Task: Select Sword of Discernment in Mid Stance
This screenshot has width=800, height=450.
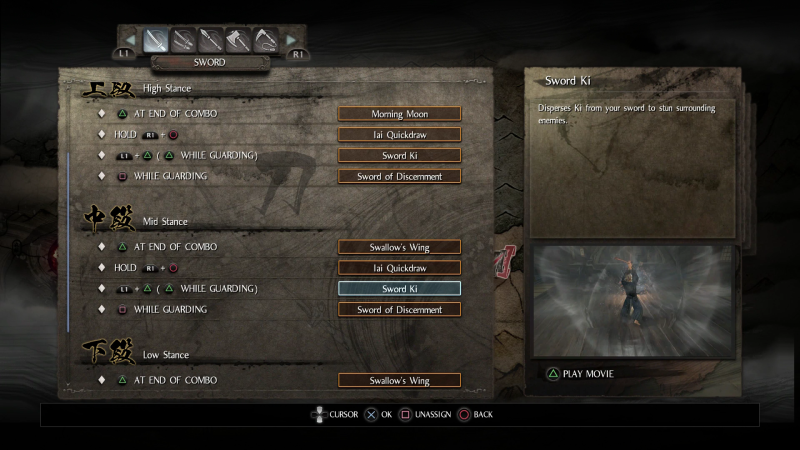Action: [x=400, y=310]
